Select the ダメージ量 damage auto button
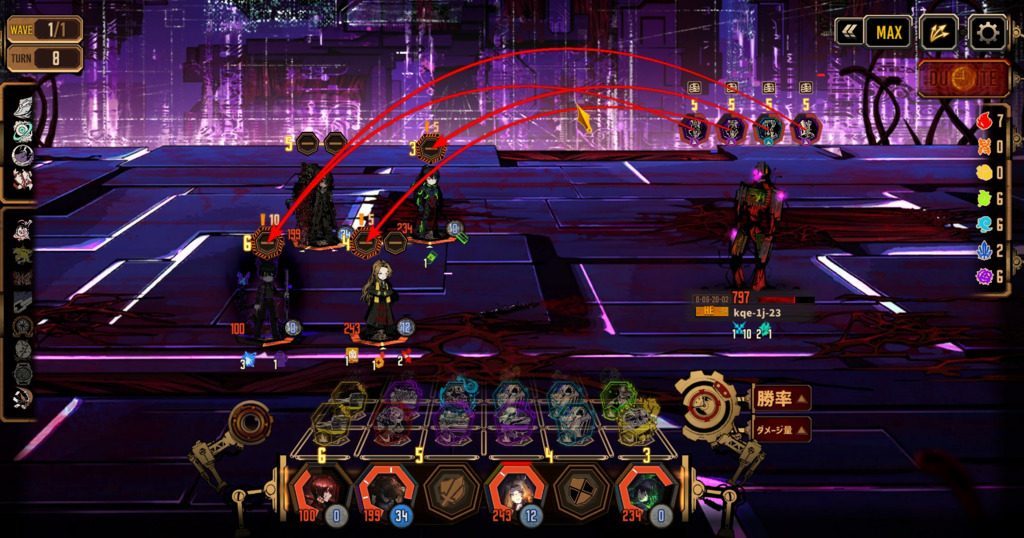 click(x=781, y=430)
